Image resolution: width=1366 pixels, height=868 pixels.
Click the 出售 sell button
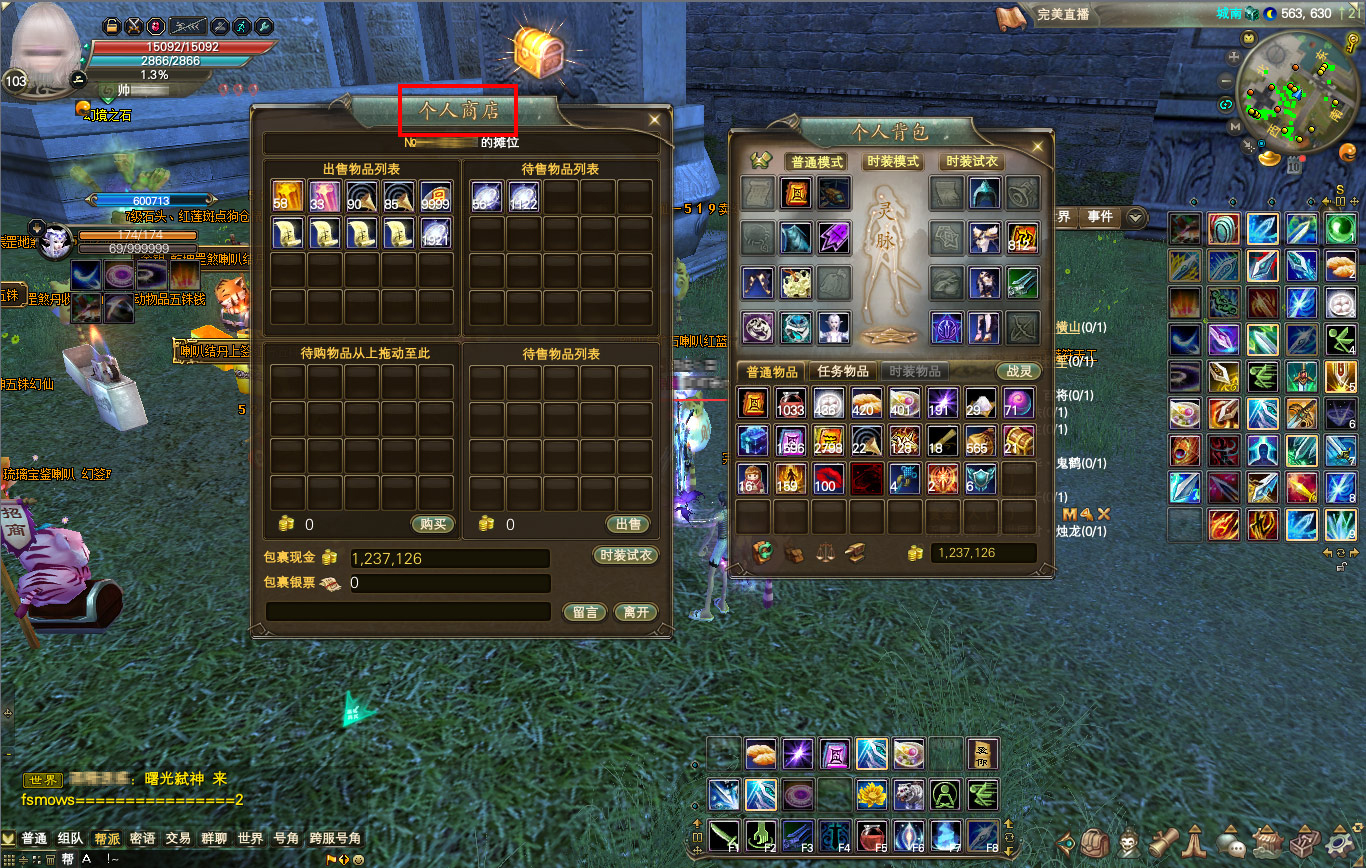tap(628, 524)
